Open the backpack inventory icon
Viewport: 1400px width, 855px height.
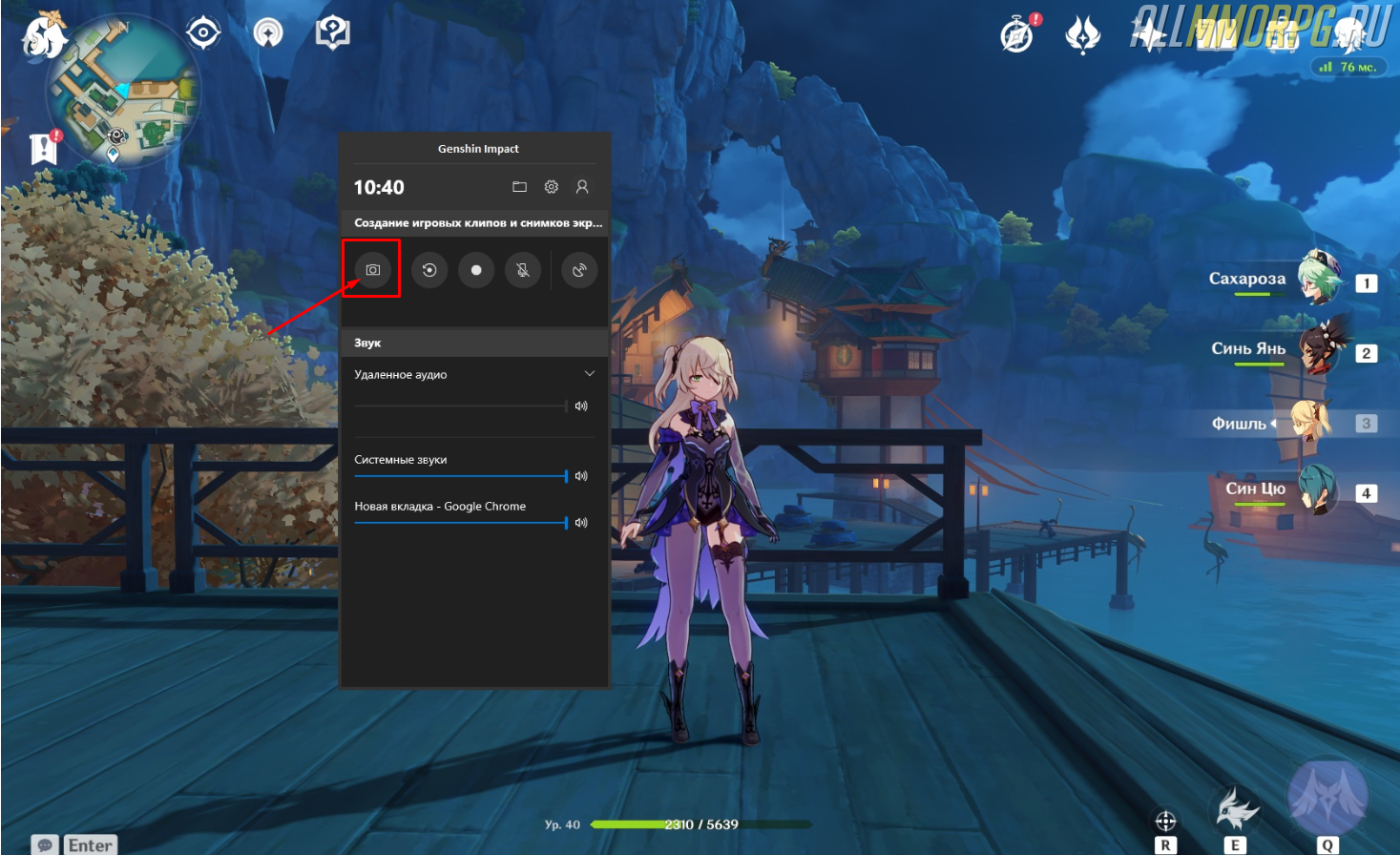point(1282,35)
